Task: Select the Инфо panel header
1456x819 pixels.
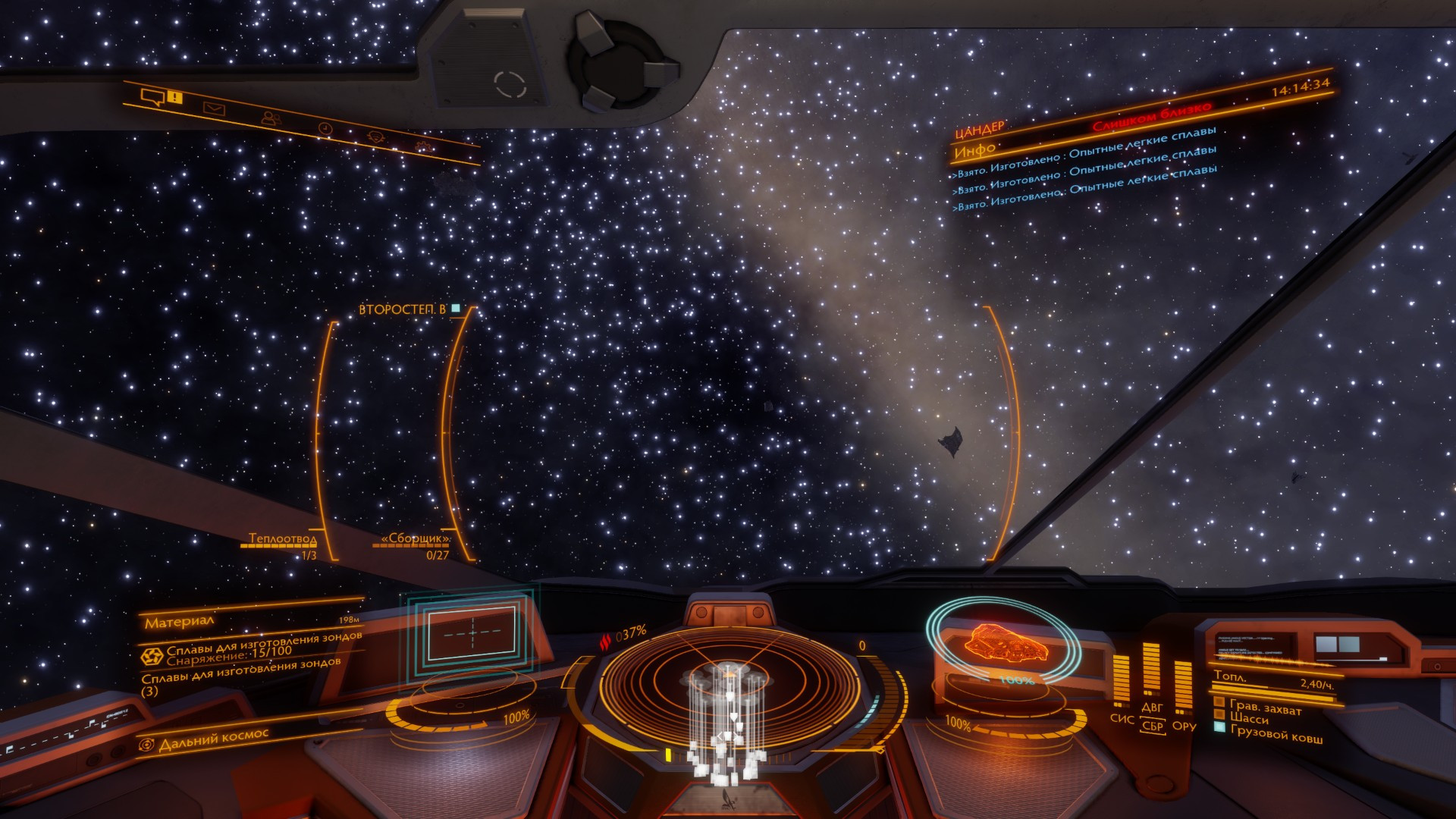Action: [x=974, y=151]
